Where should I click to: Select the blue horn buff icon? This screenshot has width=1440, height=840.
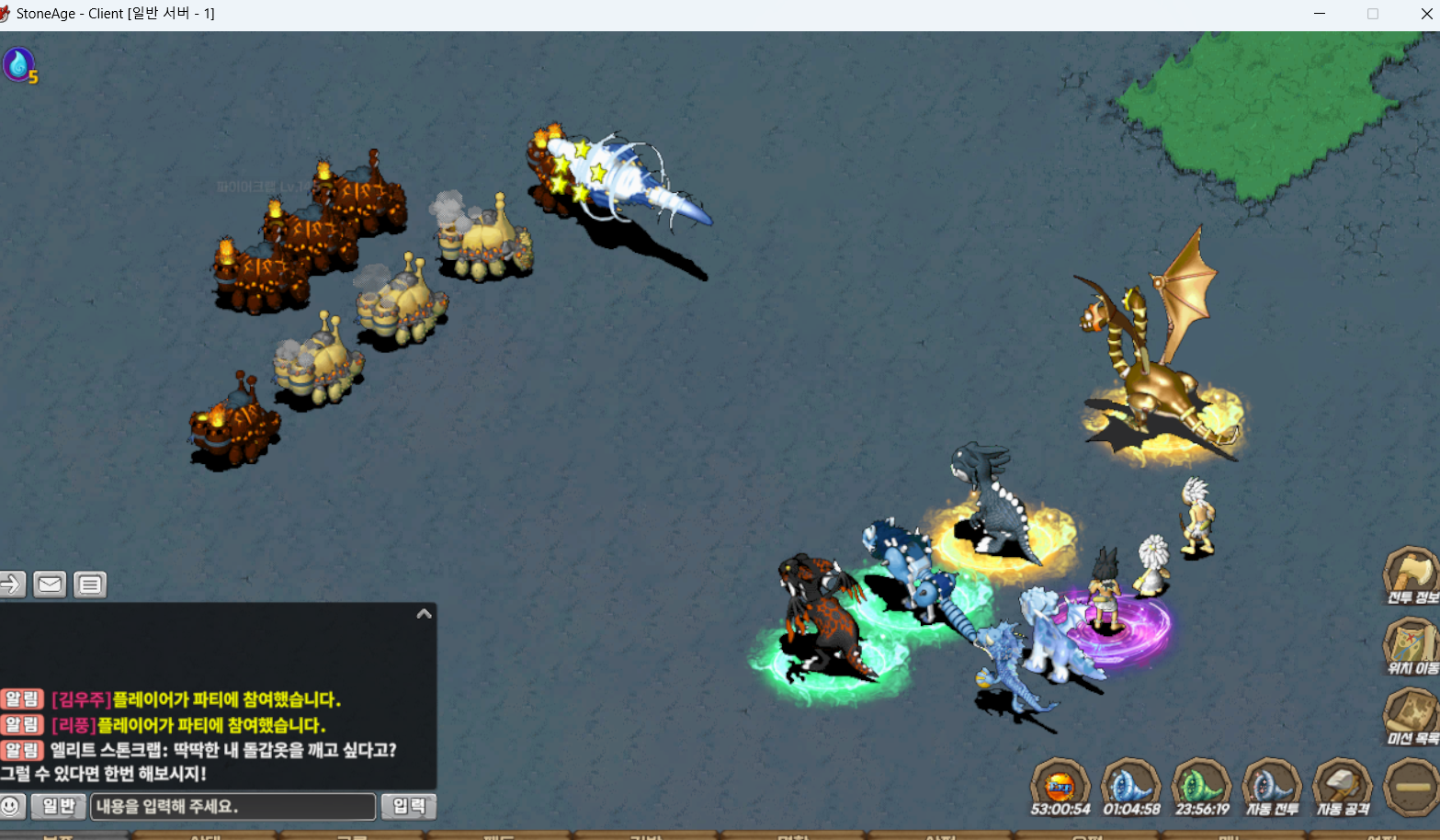click(1131, 786)
